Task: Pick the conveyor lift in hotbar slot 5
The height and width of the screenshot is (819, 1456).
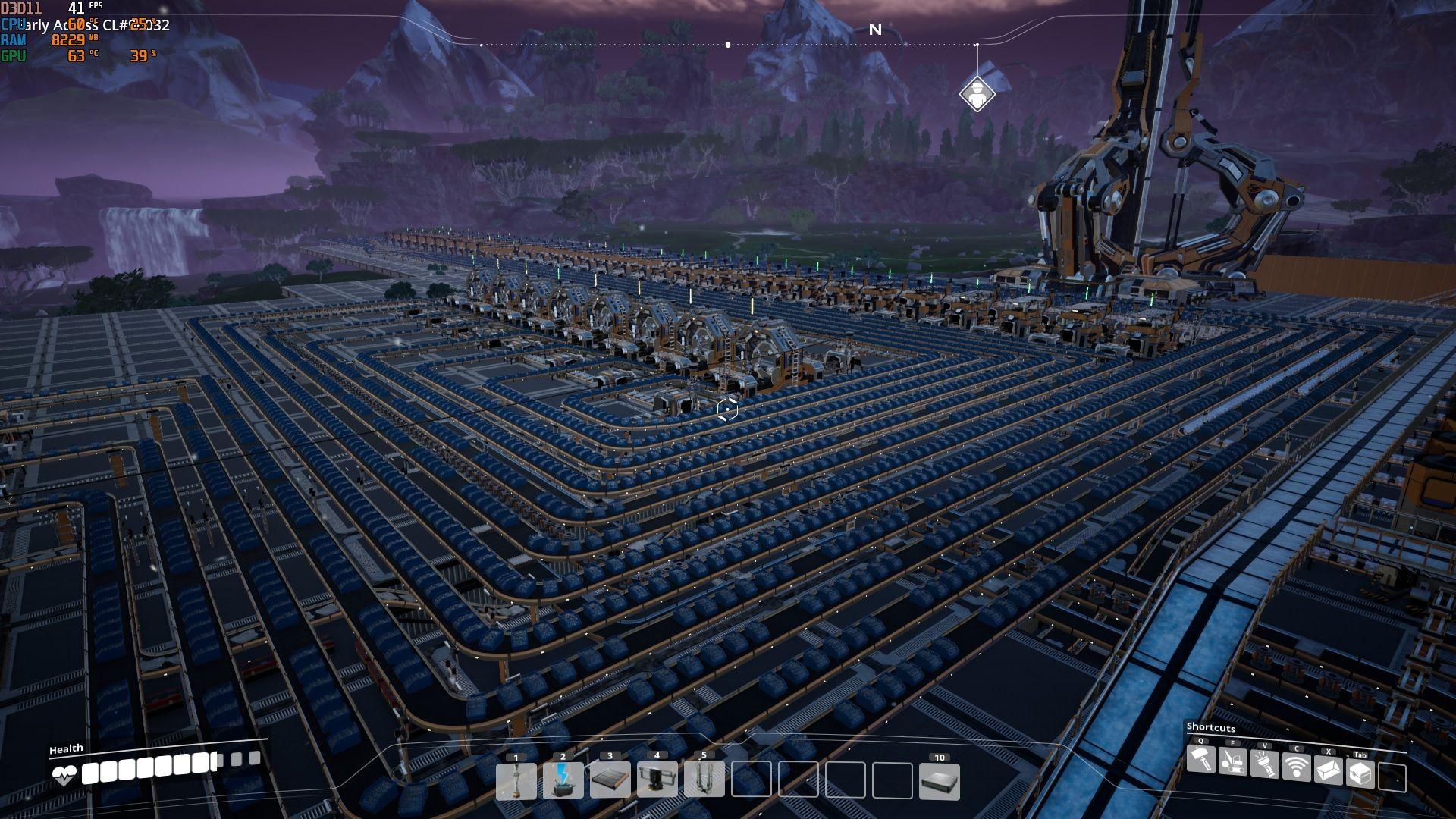Action: coord(704,781)
